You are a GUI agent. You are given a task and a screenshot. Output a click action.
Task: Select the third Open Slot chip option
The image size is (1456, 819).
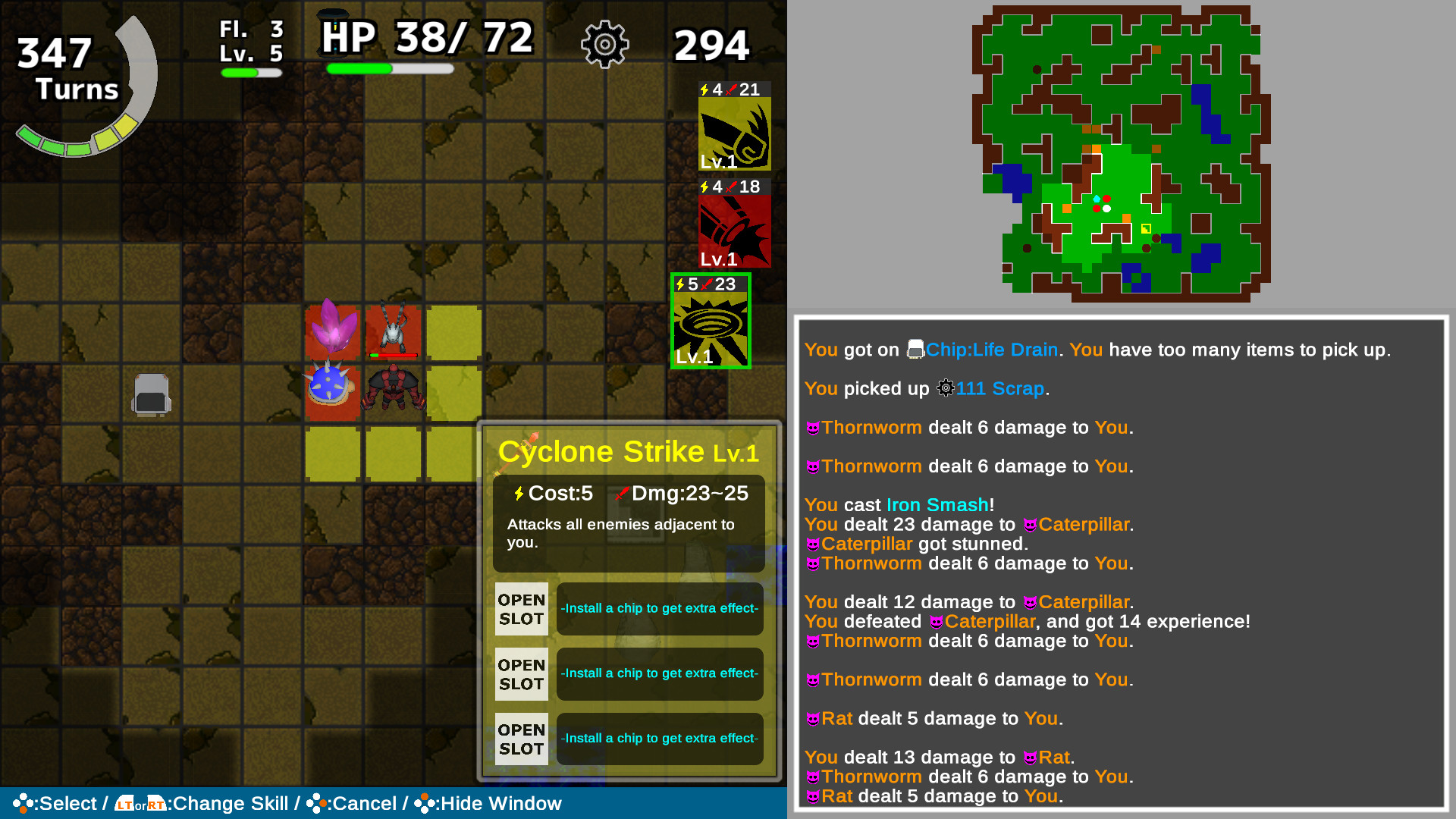click(x=521, y=739)
